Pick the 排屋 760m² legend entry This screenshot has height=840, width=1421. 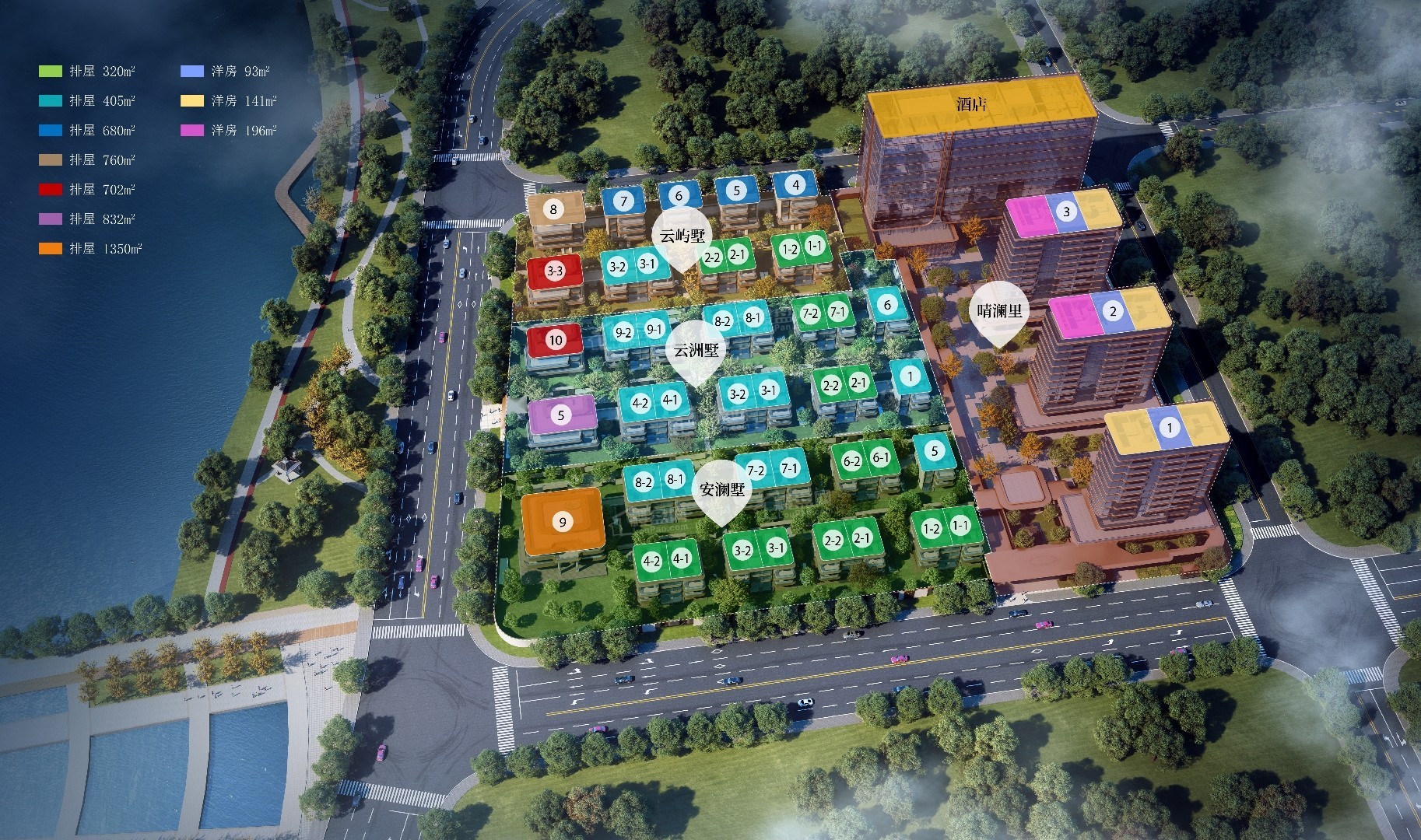(x=87, y=160)
